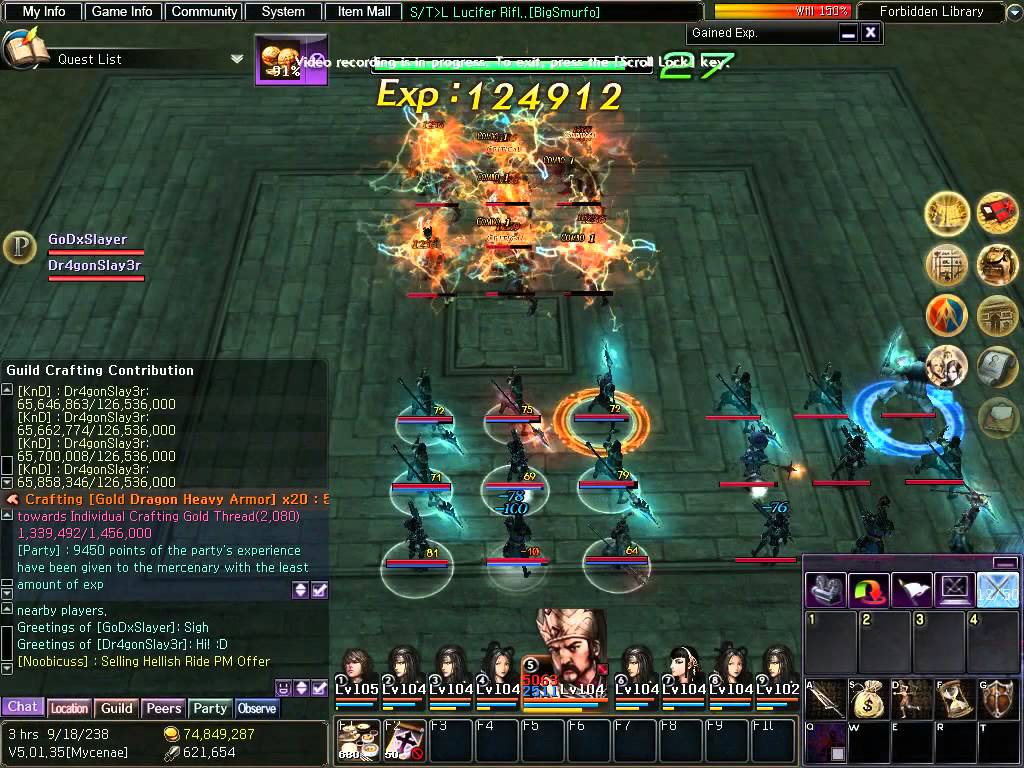Select the Lv105 mercenary portrait
This screenshot has height=768, width=1024.
point(356,672)
